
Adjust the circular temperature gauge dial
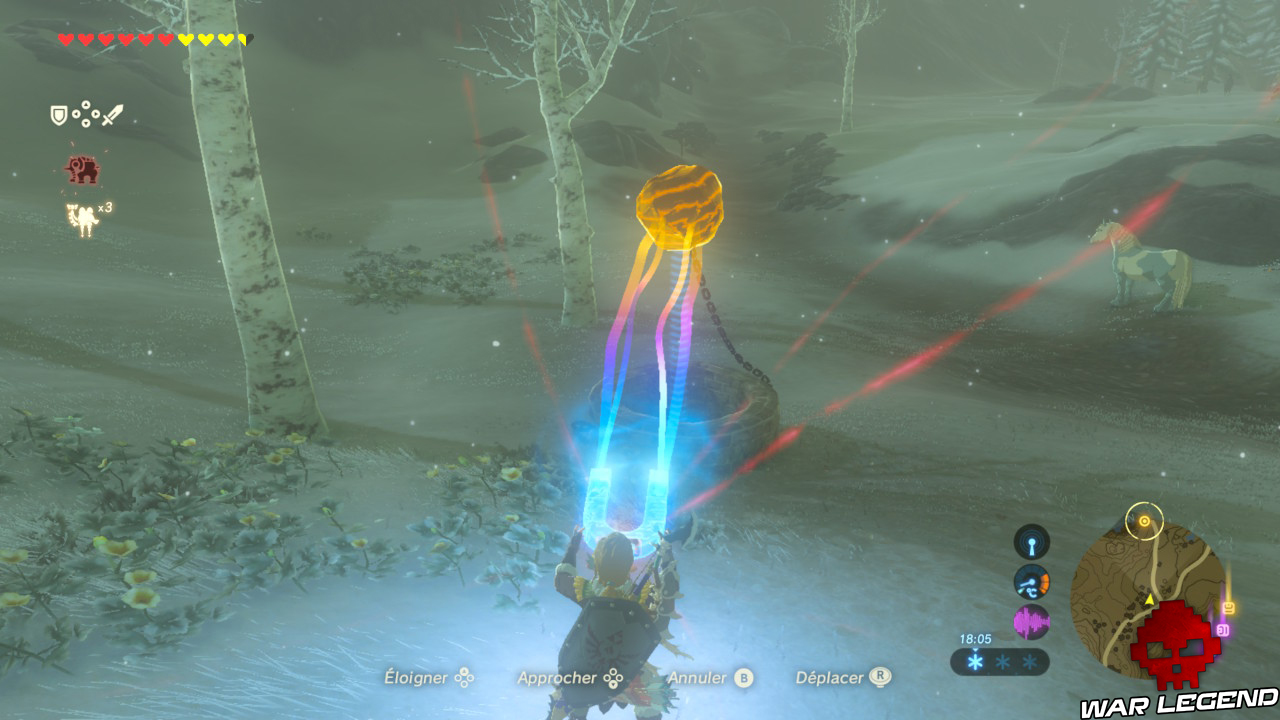[x=1031, y=582]
